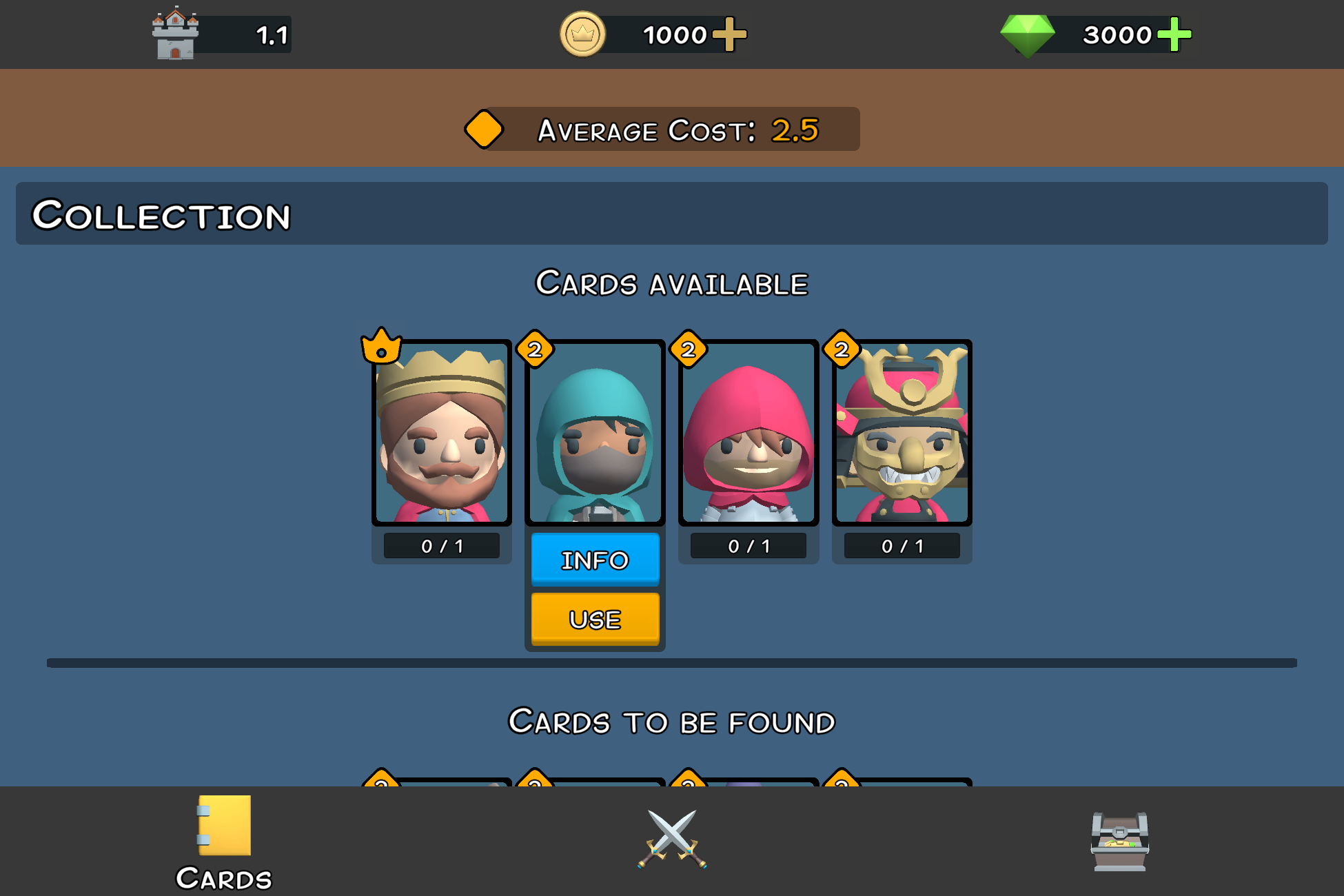Select the teal hooded ninja card
This screenshot has width=1344, height=896.
(595, 433)
